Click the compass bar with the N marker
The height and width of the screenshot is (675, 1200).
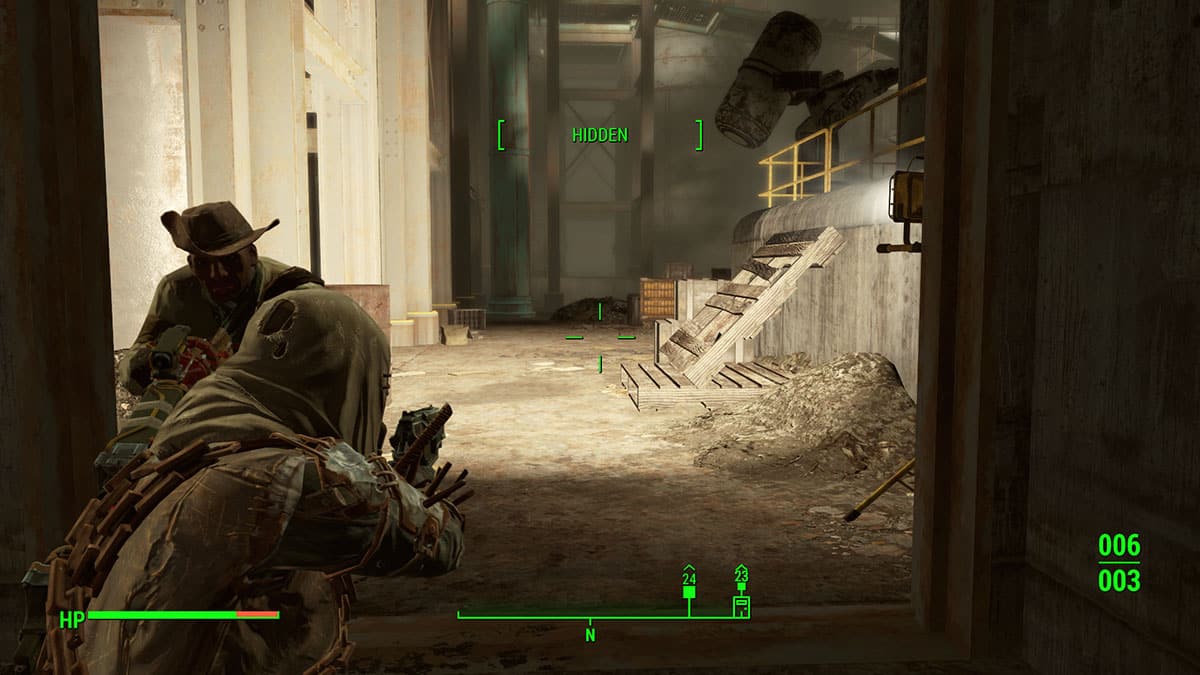point(590,617)
